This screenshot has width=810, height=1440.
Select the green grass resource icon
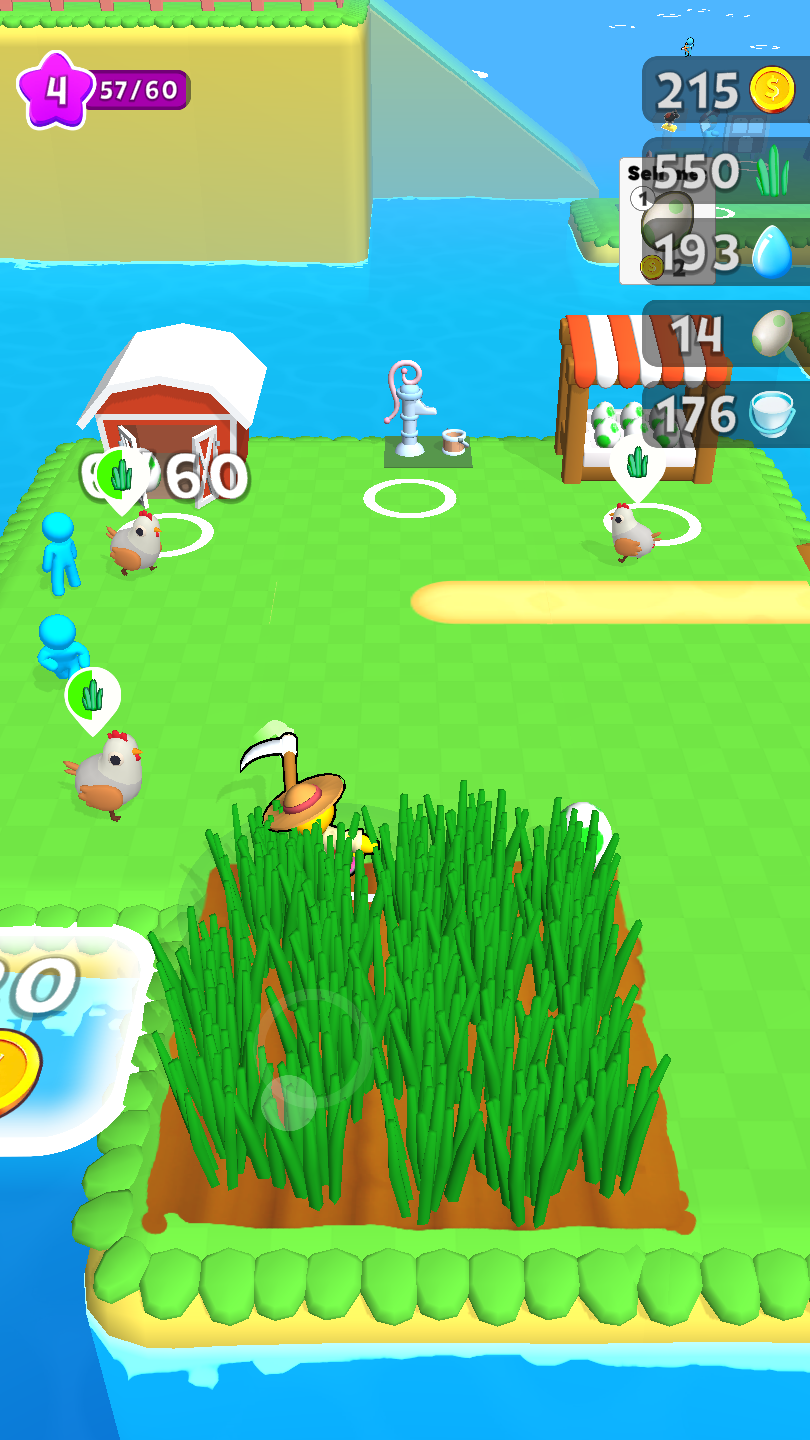click(x=772, y=171)
